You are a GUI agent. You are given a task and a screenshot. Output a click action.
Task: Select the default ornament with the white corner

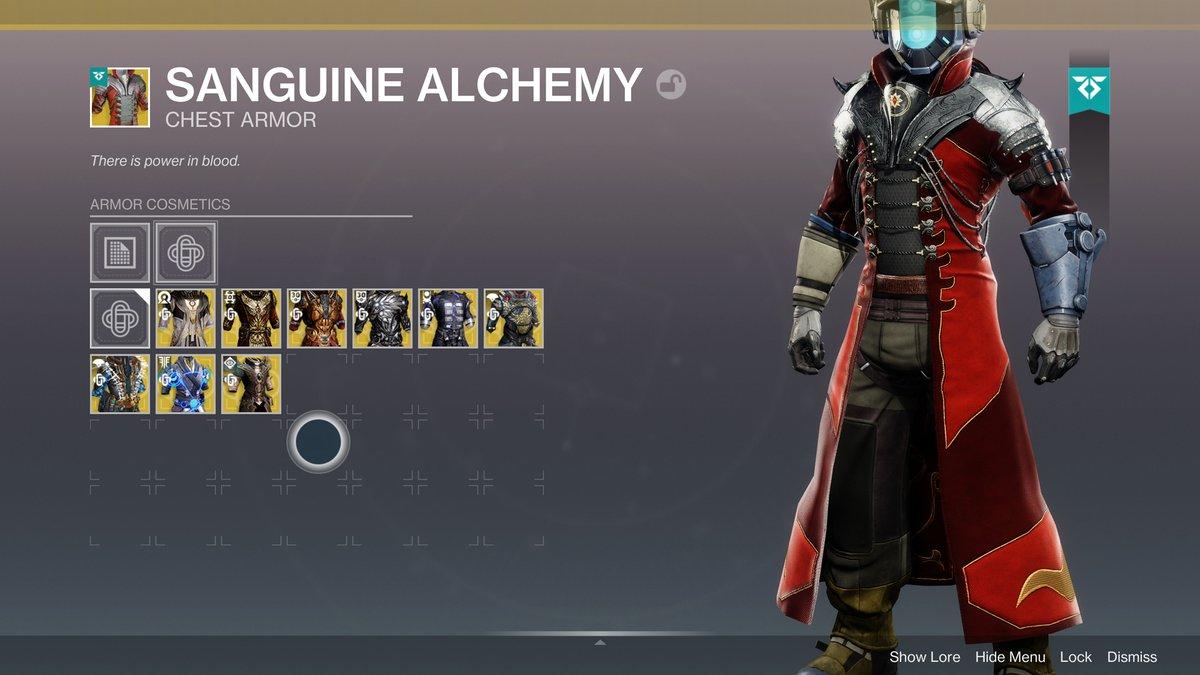click(120, 318)
